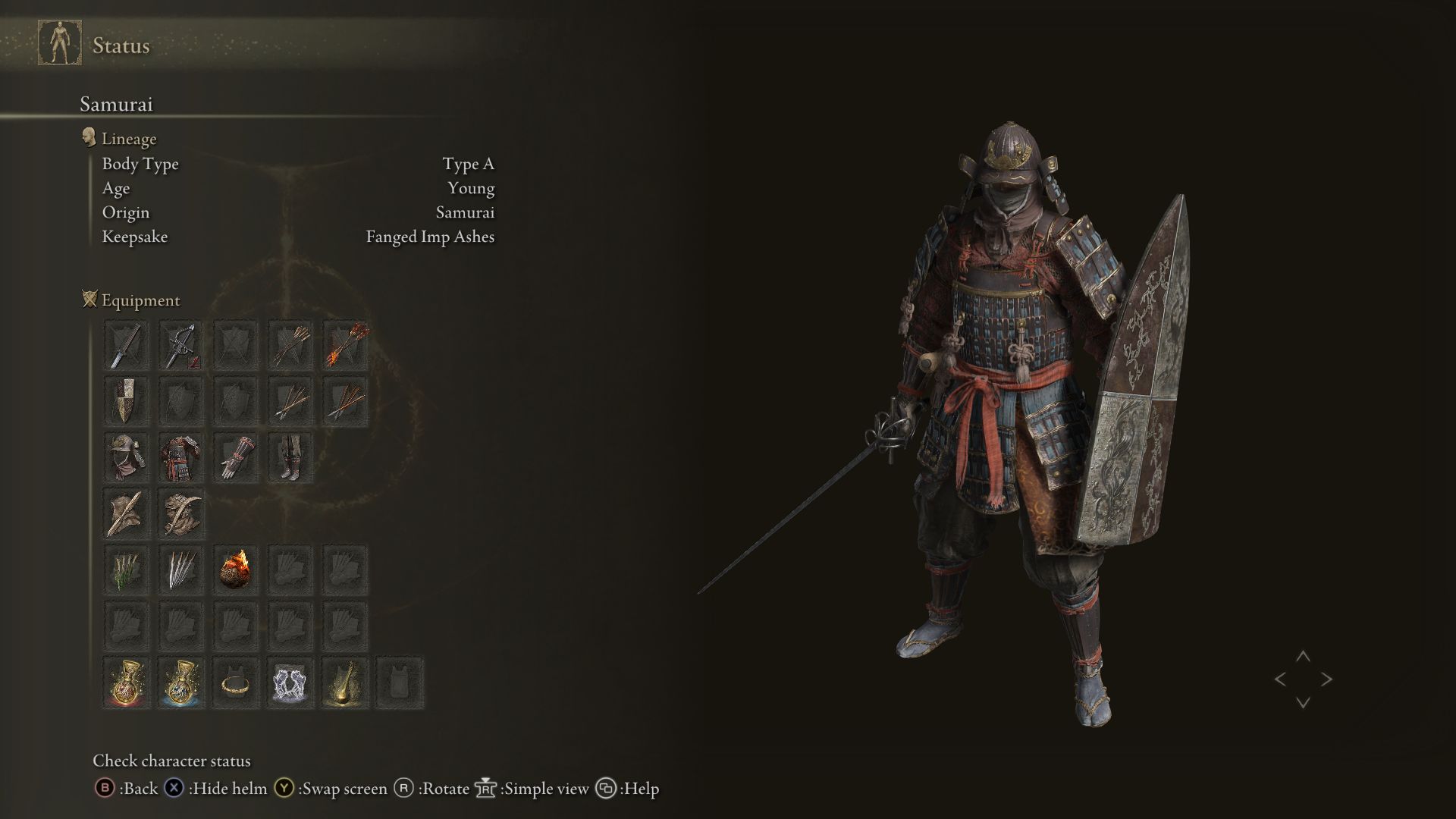The height and width of the screenshot is (819, 1456).
Task: Select the glowing golden orb item slot
Action: pyautogui.click(x=346, y=682)
